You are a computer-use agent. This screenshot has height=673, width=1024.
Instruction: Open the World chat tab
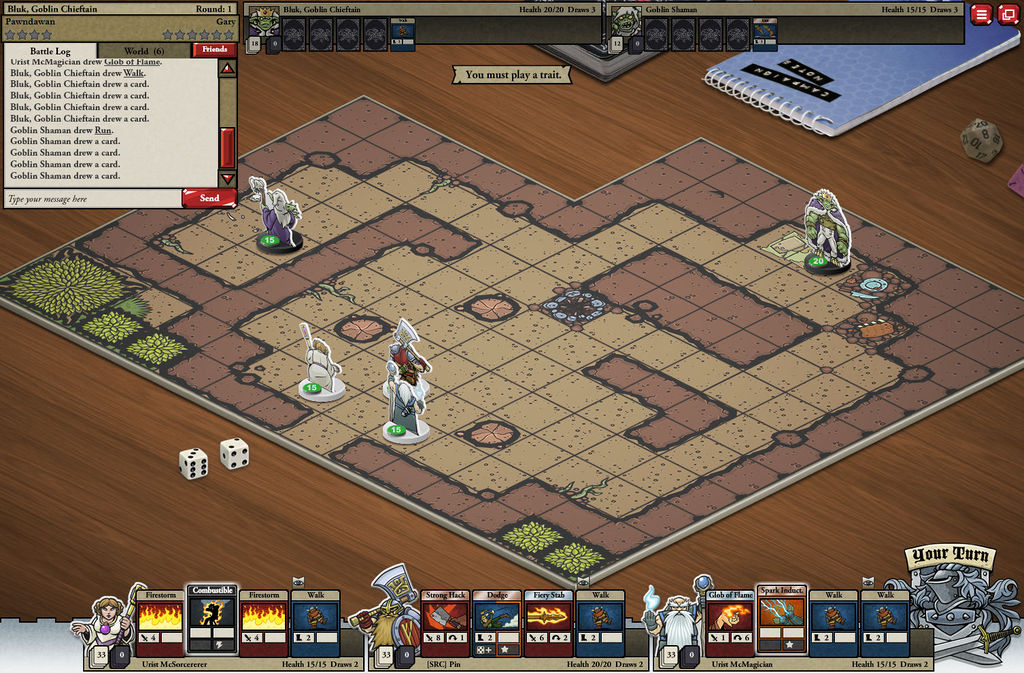(144, 50)
